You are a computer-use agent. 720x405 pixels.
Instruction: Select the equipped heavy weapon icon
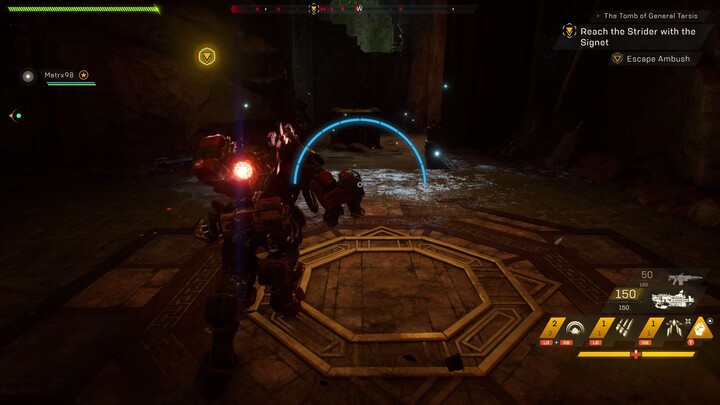672,299
